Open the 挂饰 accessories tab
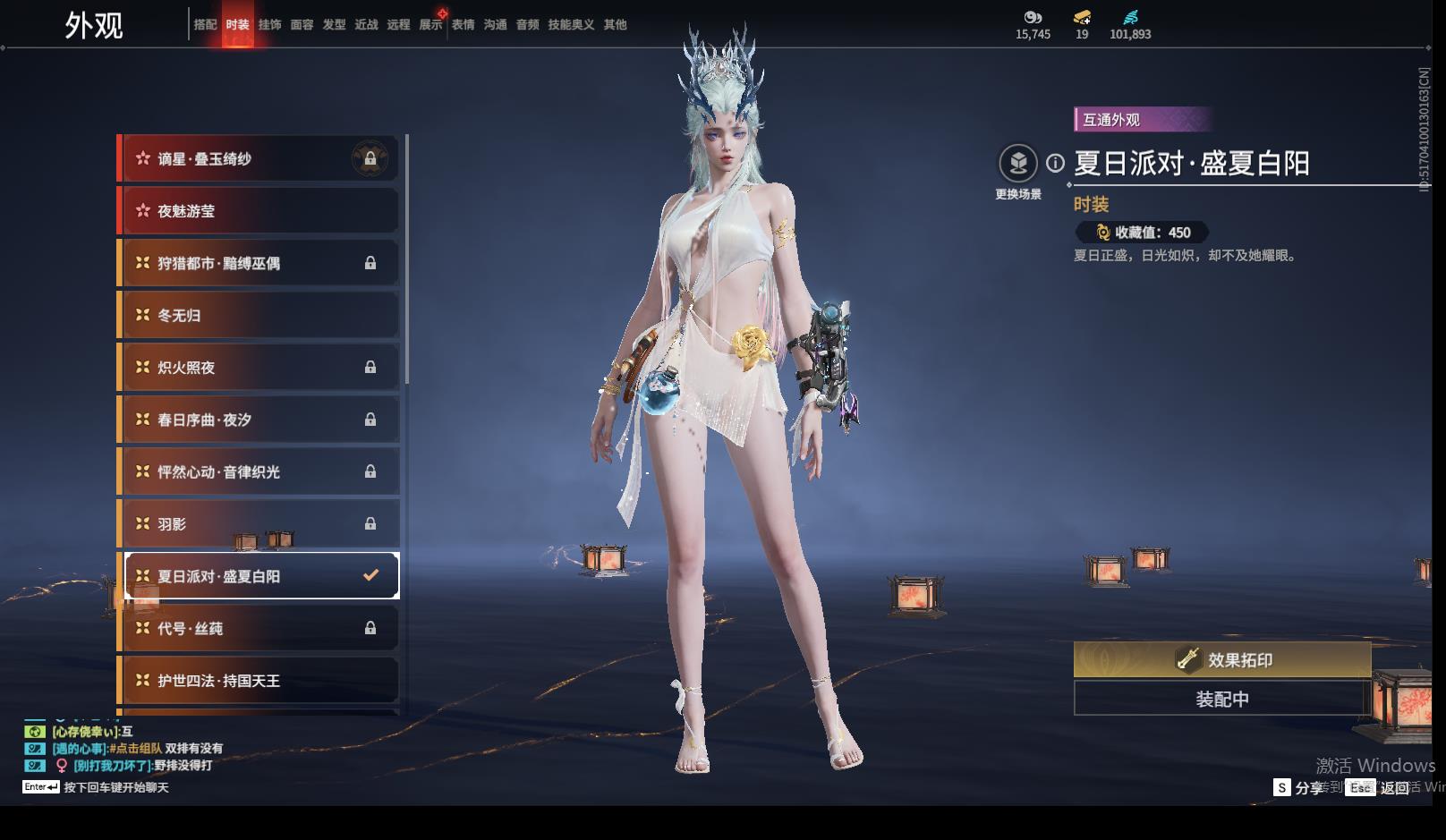This screenshot has width=1446, height=840. [x=269, y=25]
